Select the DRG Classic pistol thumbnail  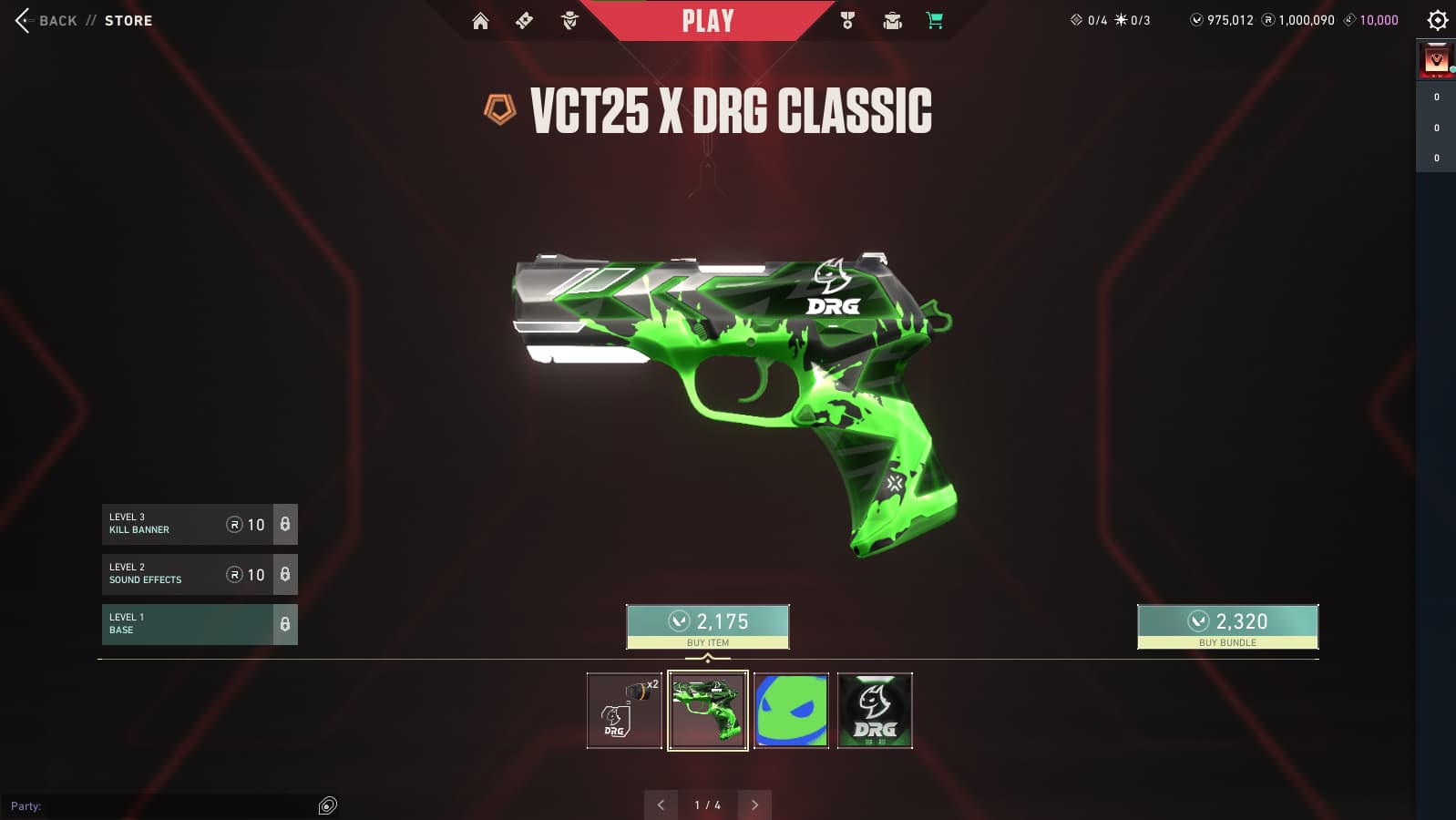pyautogui.click(x=708, y=711)
